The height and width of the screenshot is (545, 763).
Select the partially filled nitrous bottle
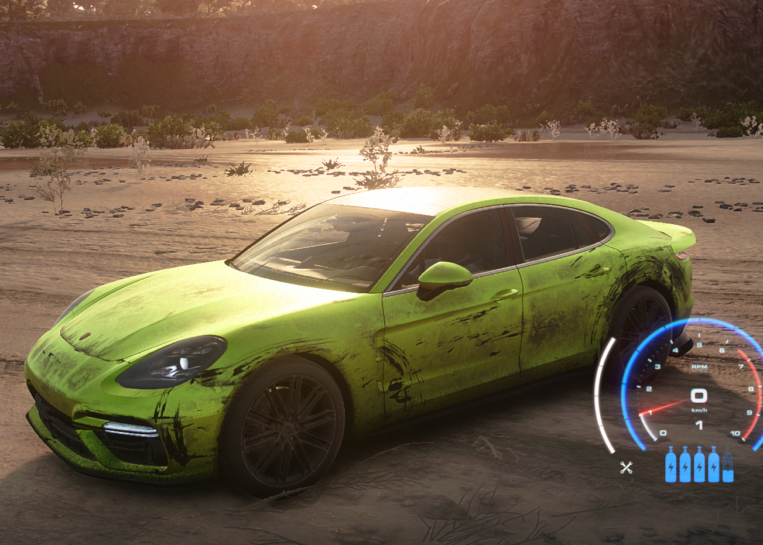pos(728,466)
